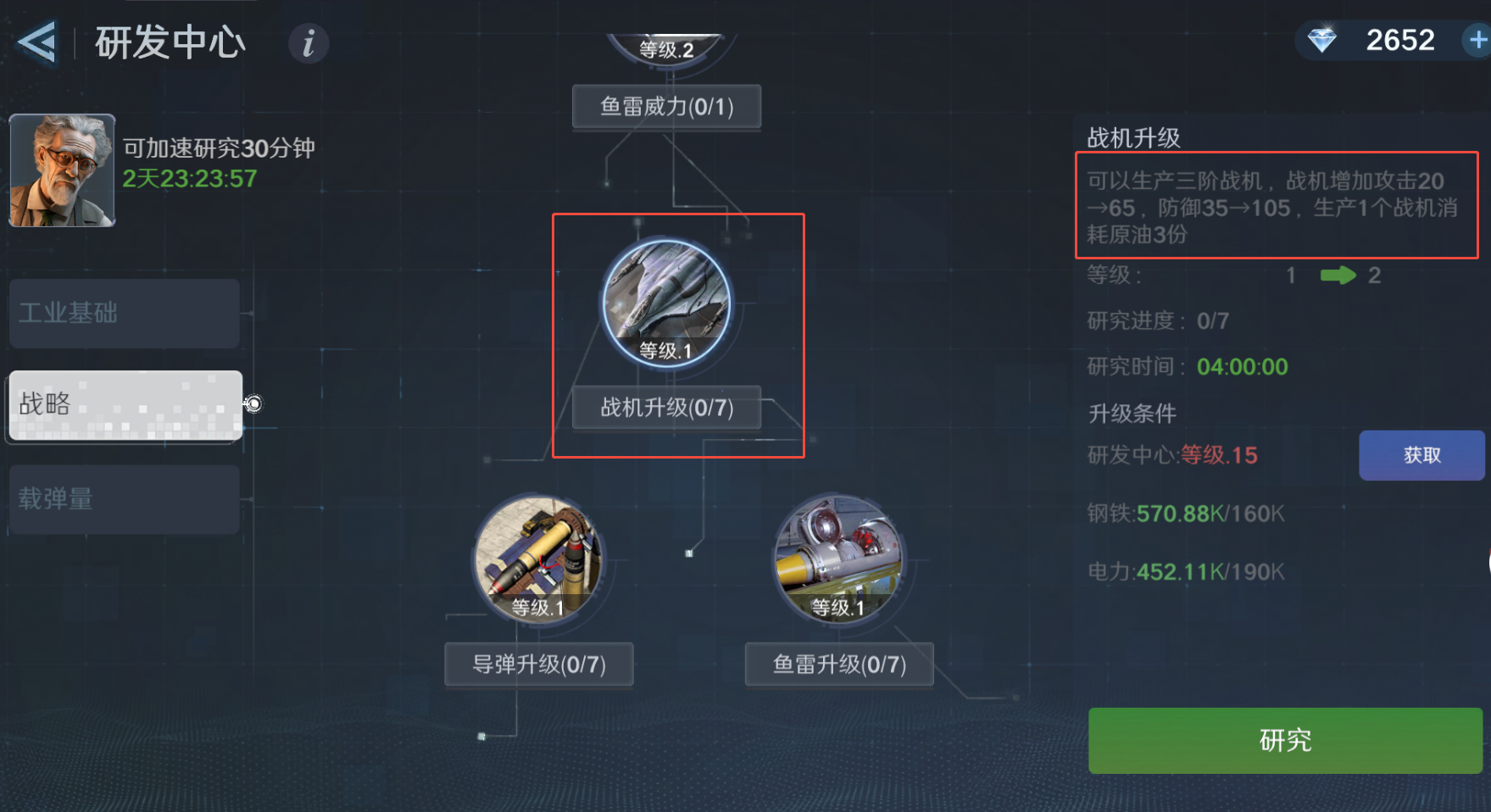This screenshot has height=812, width=1491.
Task: Switch to the 工业基础 category tab
Action: click(x=124, y=314)
